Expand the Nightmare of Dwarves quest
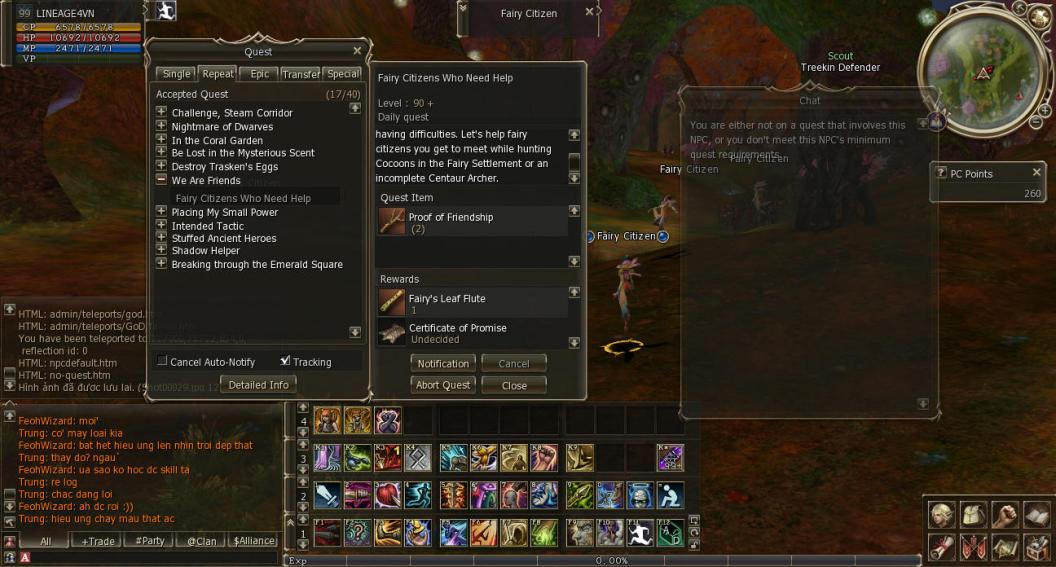 click(161, 127)
